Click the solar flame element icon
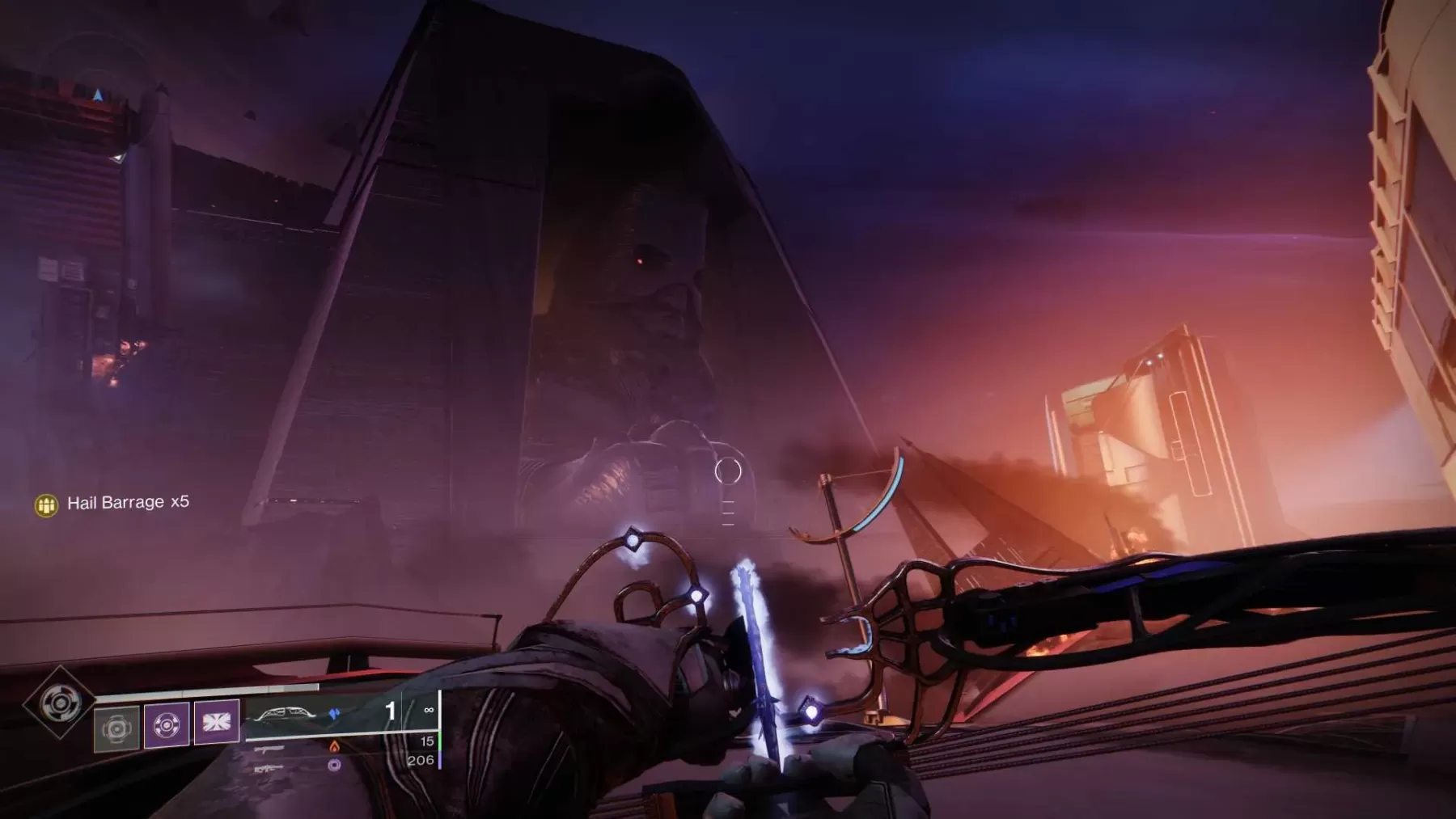This screenshot has height=819, width=1456. point(334,748)
